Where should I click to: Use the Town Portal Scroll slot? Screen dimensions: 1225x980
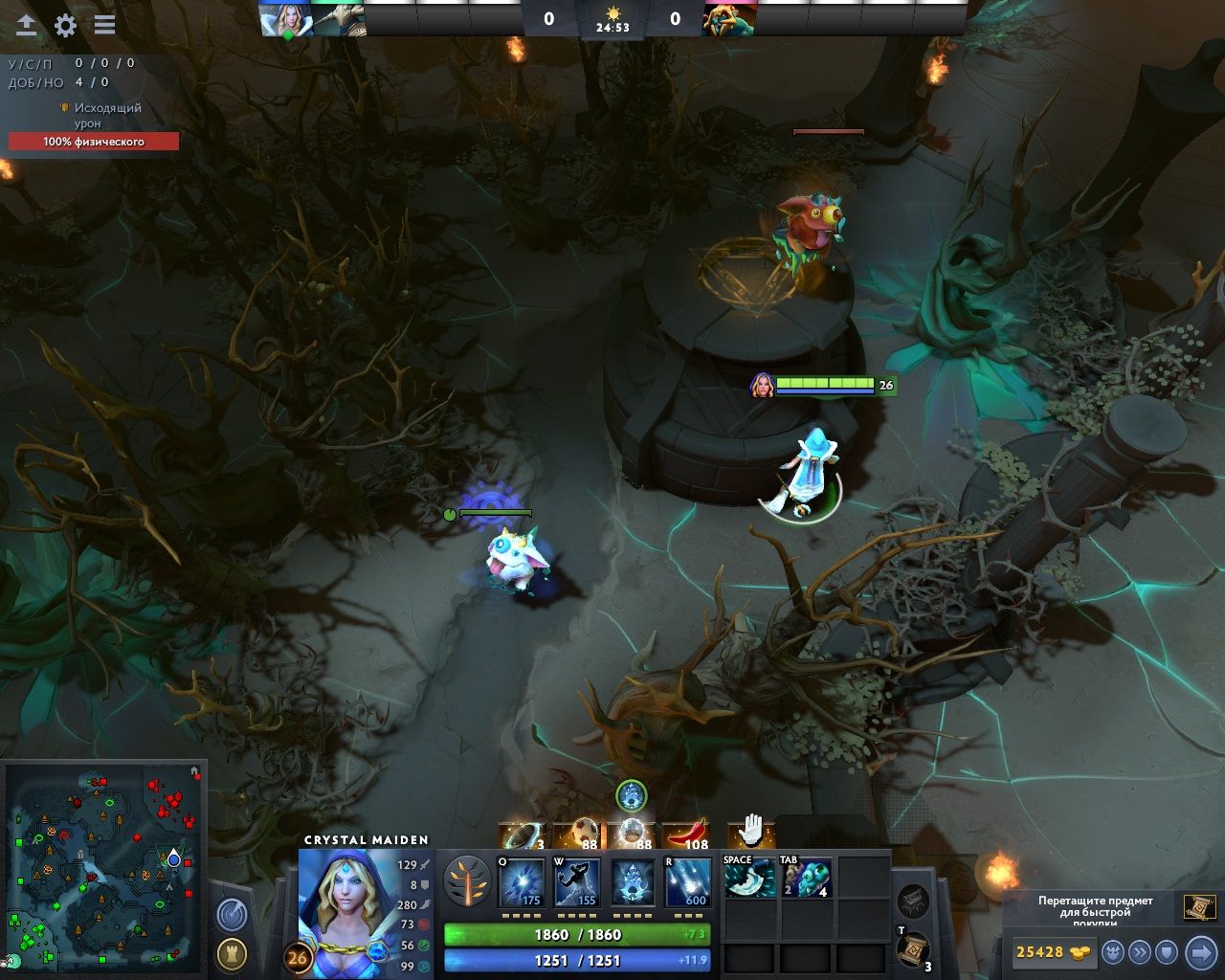(x=914, y=949)
